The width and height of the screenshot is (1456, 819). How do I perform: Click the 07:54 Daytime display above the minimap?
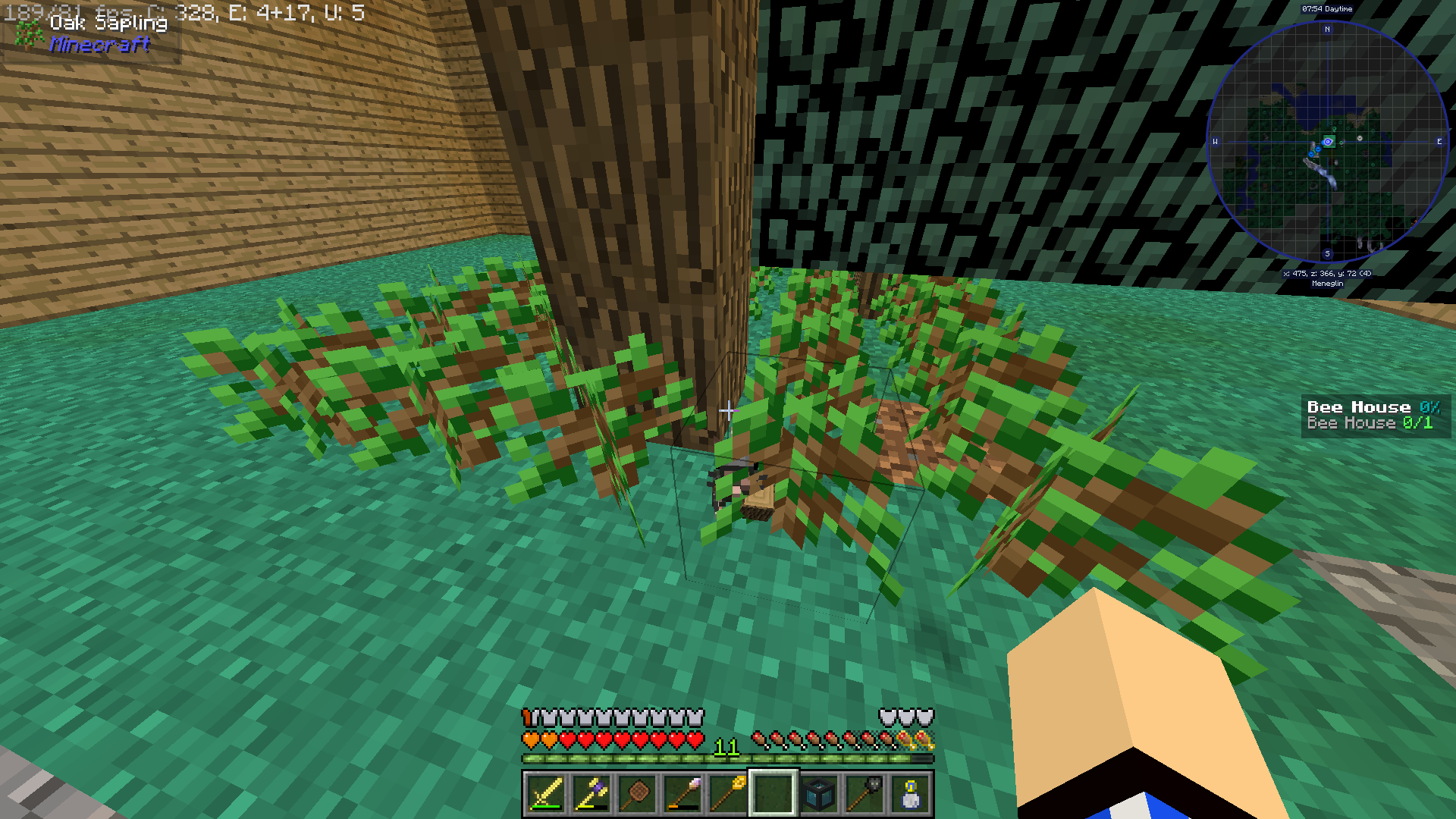click(1327, 9)
